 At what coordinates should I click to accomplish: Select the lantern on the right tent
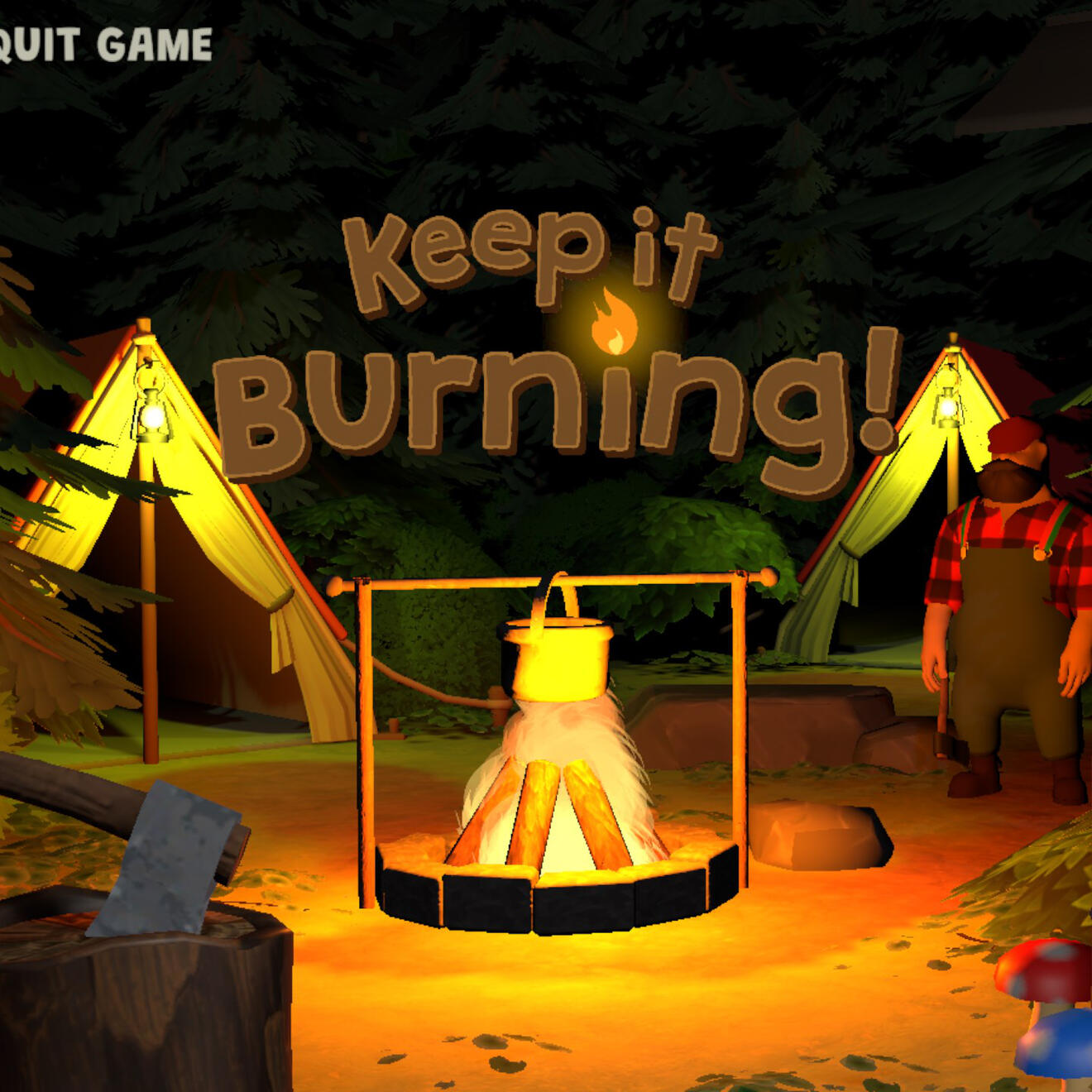pyautogui.click(x=946, y=405)
